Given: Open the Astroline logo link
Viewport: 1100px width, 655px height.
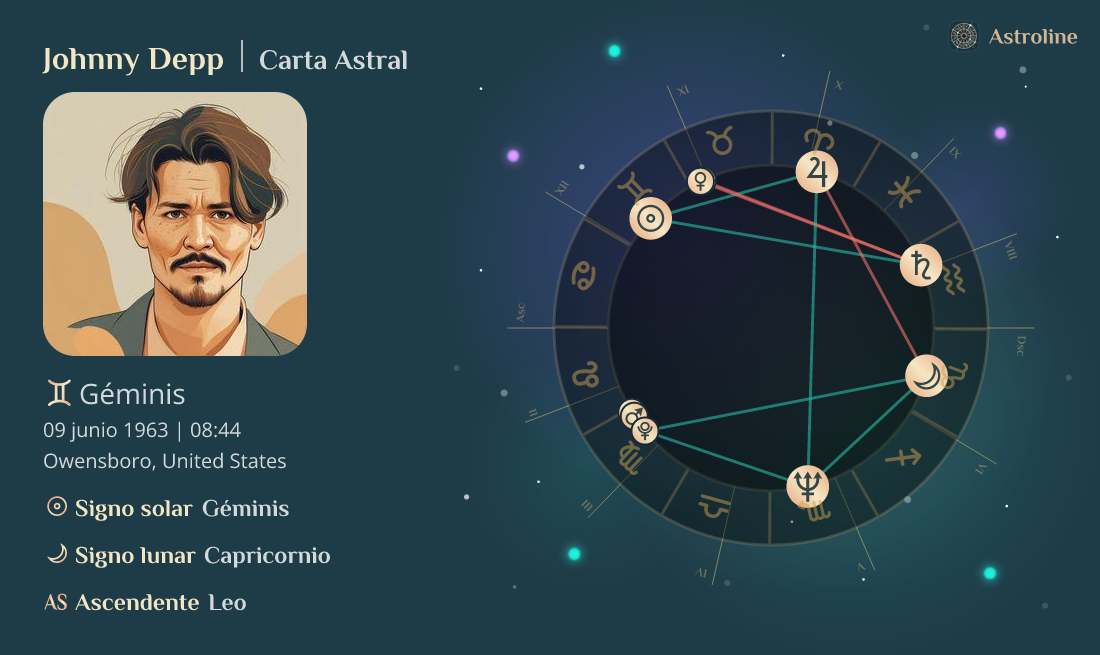Looking at the screenshot, I should tap(1013, 37).
